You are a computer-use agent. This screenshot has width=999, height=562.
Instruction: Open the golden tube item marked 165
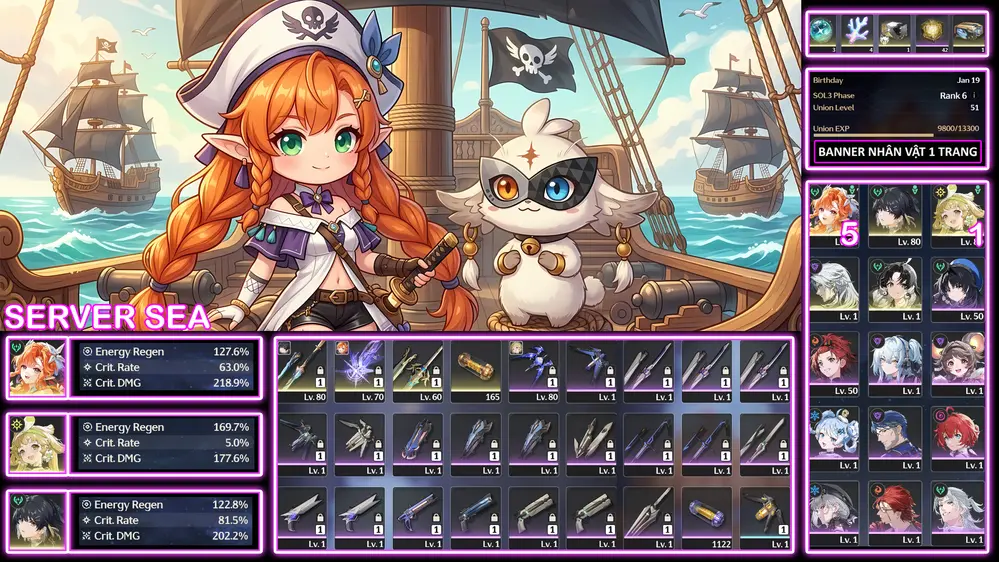(477, 369)
